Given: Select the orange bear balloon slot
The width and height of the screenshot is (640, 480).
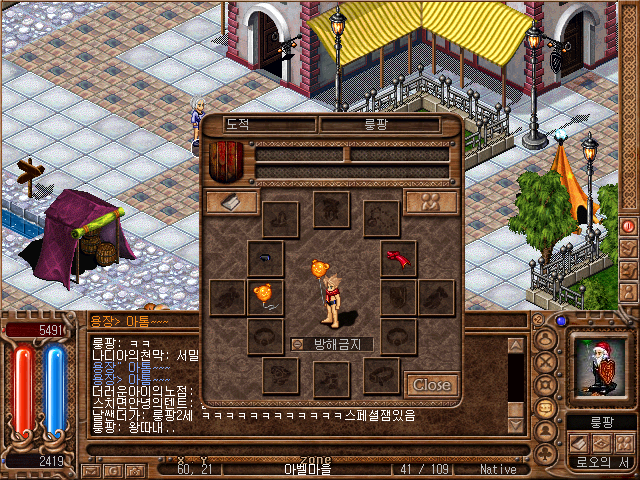Looking at the screenshot, I should [x=265, y=296].
